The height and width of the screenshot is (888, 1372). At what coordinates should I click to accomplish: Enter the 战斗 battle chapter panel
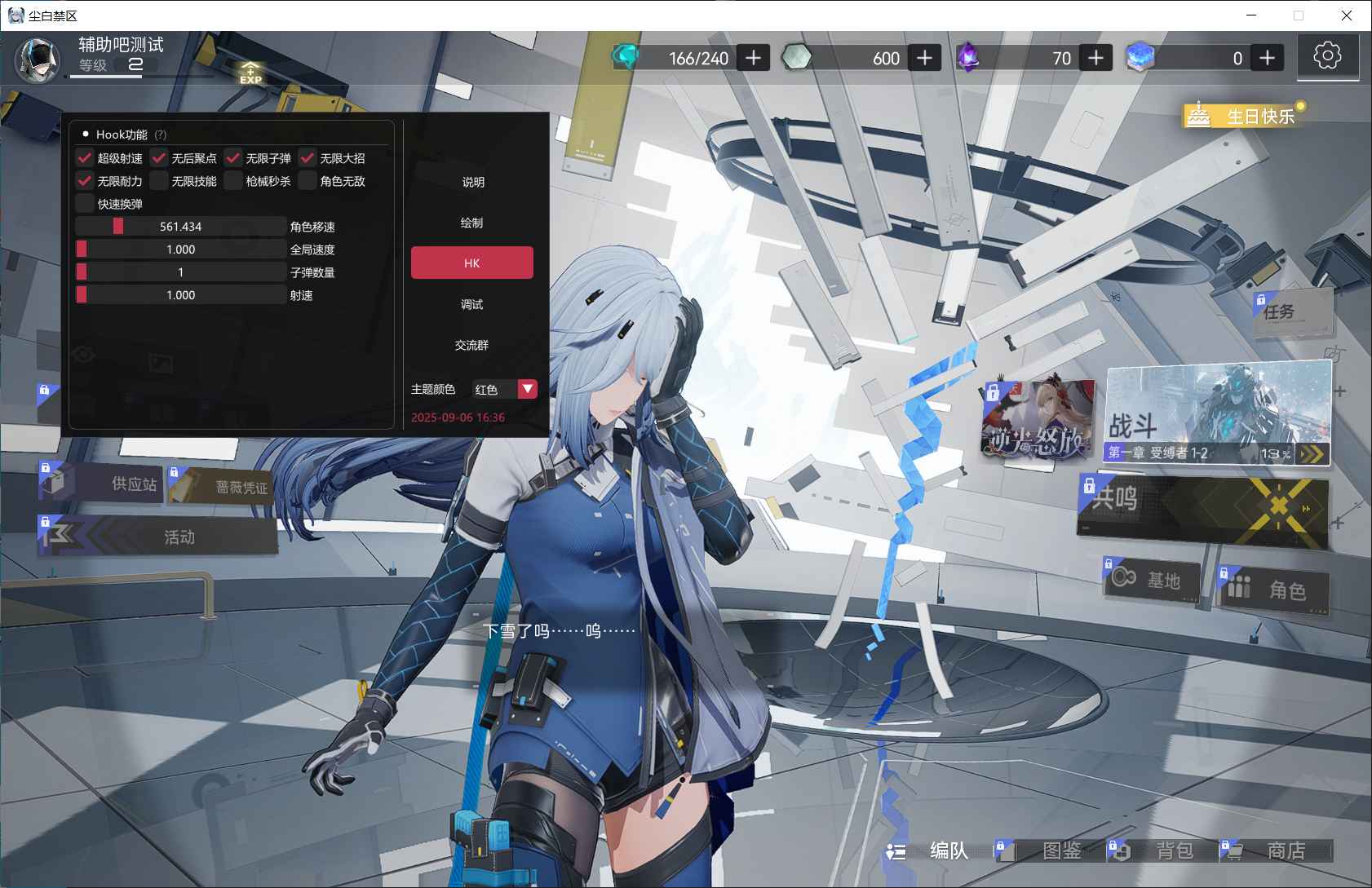pyautogui.click(x=1217, y=414)
